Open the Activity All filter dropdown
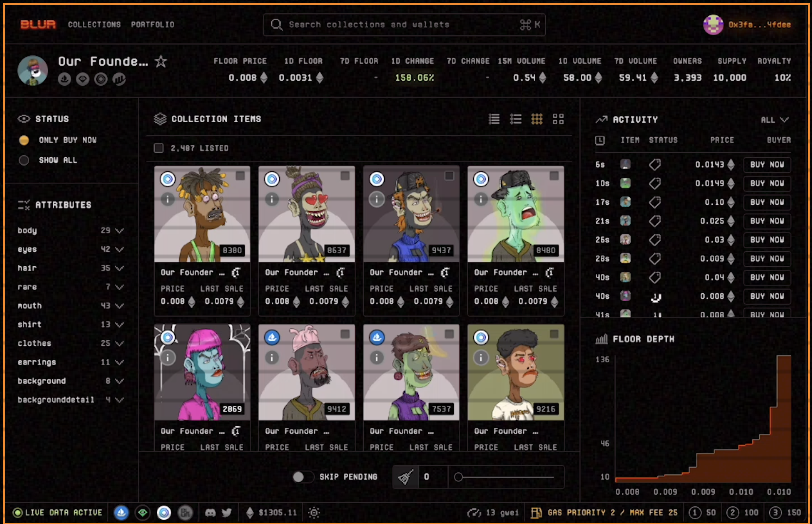This screenshot has width=812, height=524. (774, 120)
